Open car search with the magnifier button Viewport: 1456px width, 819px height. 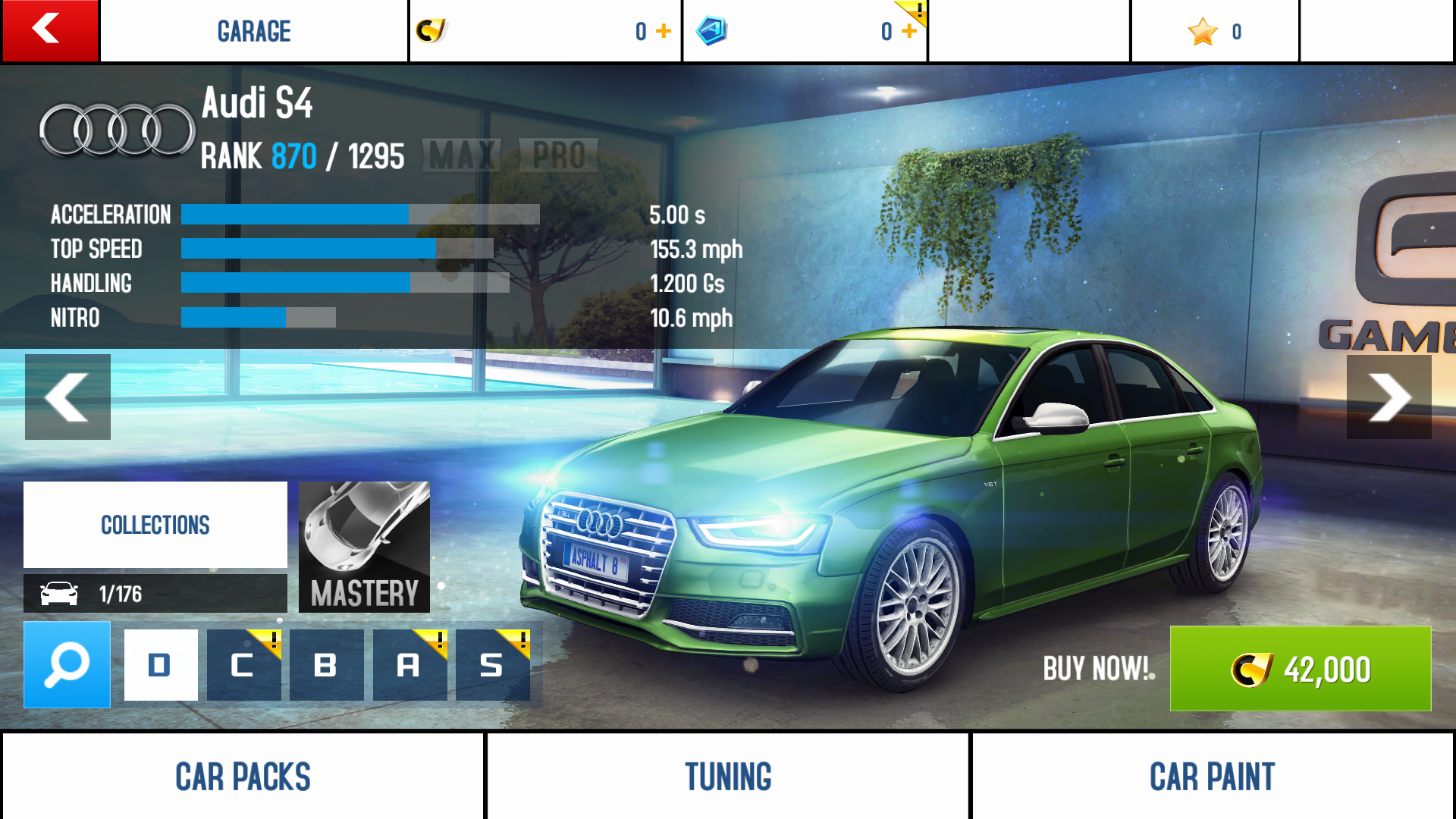[67, 664]
